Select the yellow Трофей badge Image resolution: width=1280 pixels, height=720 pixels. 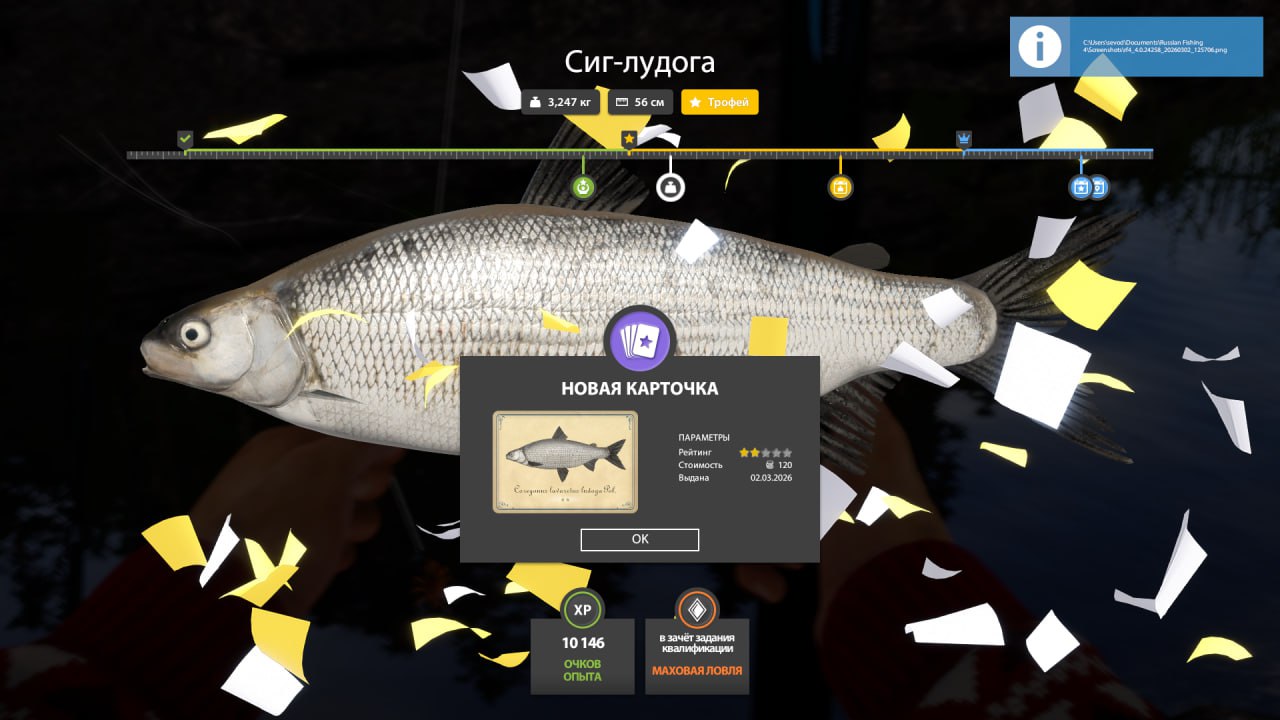720,102
